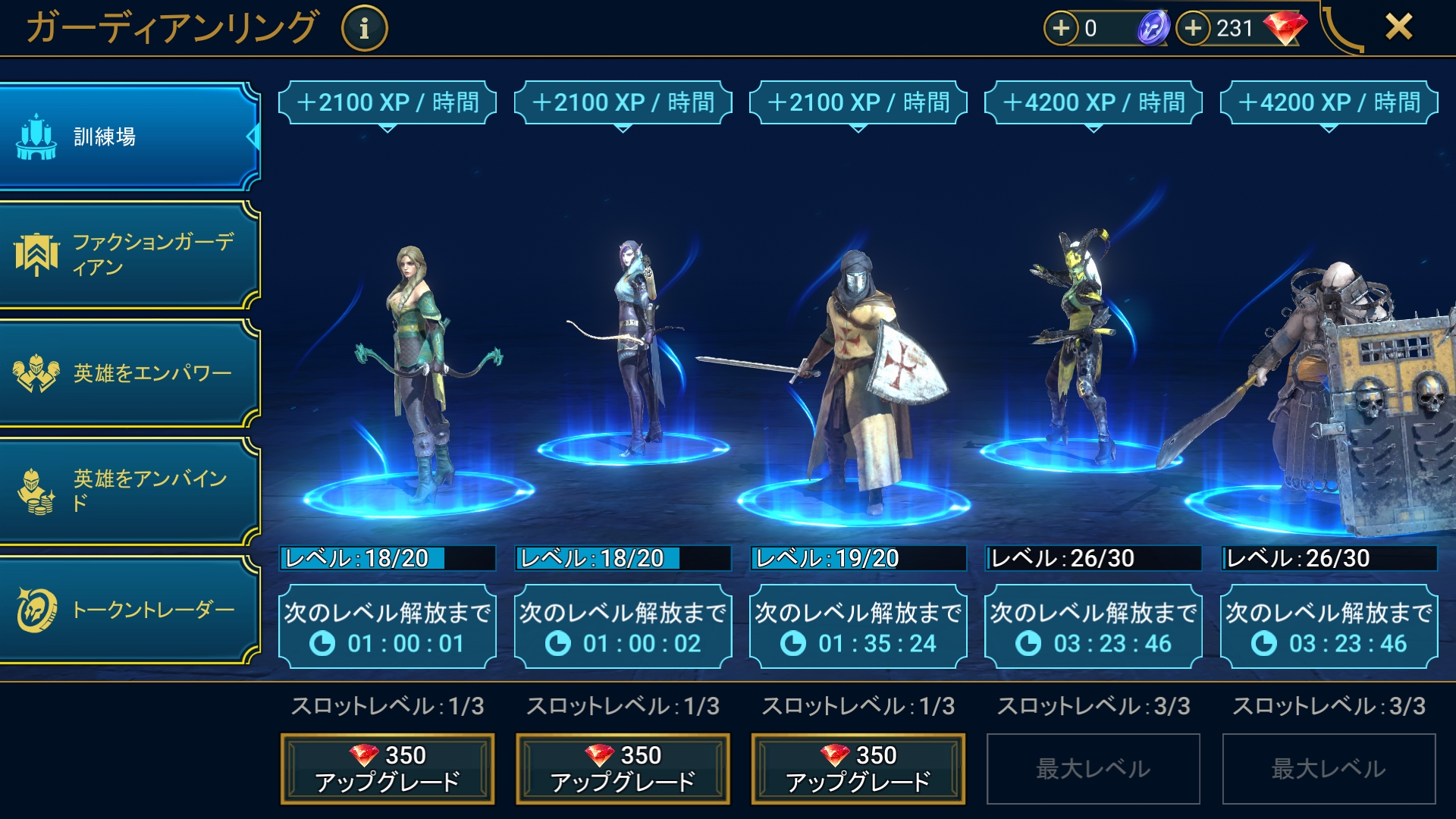1456x819 pixels.
Task: Add more red gems with plus button
Action: pyautogui.click(x=1194, y=28)
